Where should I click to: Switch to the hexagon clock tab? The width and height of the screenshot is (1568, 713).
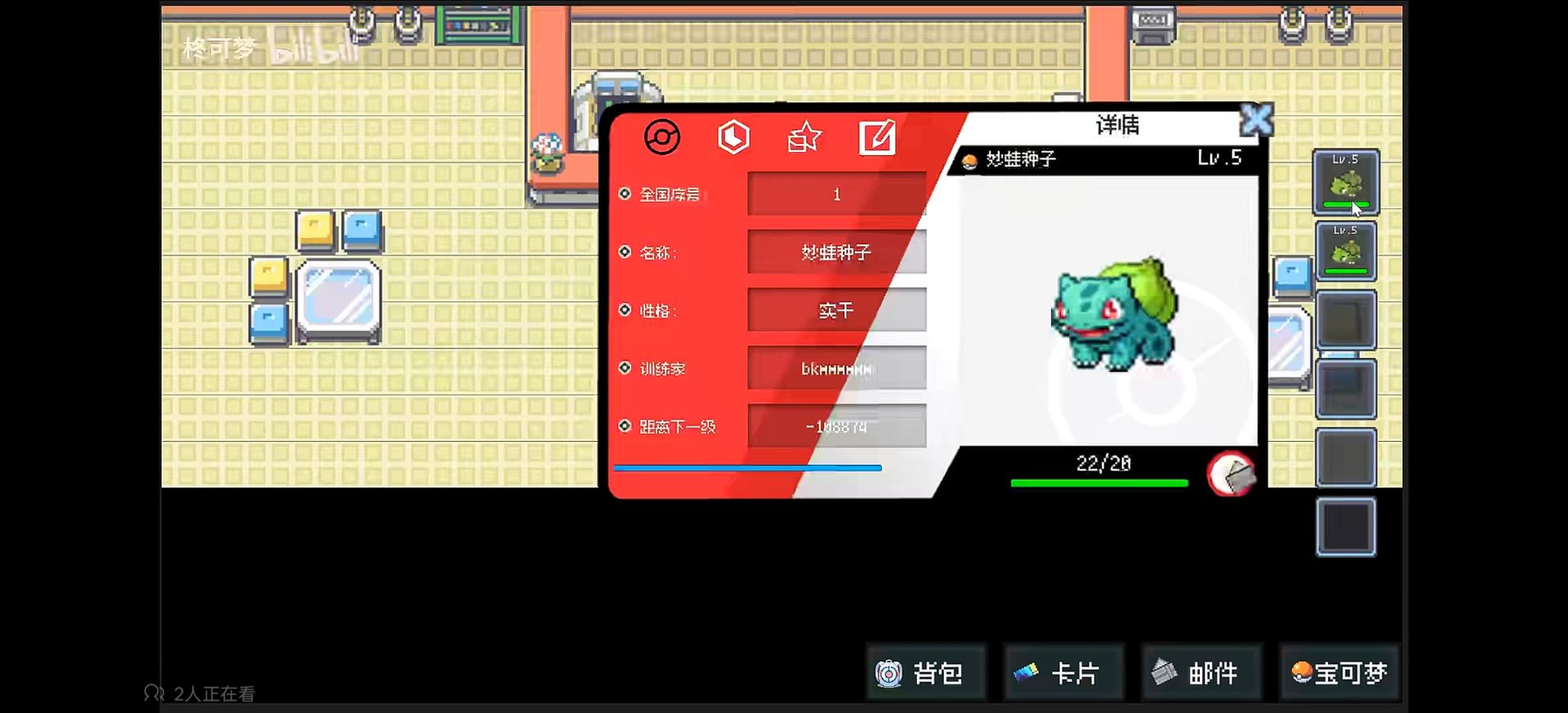[x=733, y=137]
